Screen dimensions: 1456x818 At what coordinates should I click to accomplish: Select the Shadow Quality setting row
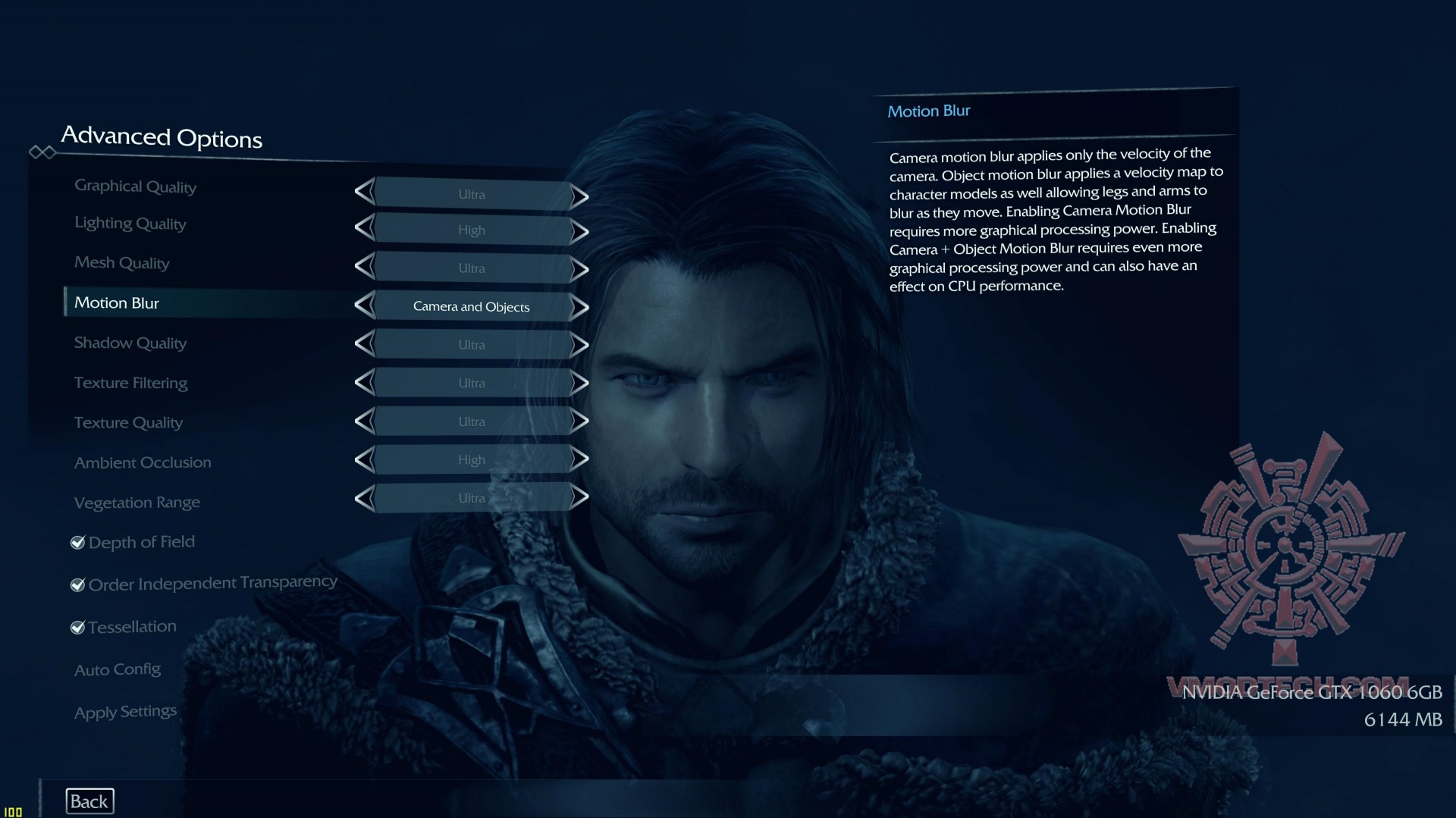pos(130,343)
